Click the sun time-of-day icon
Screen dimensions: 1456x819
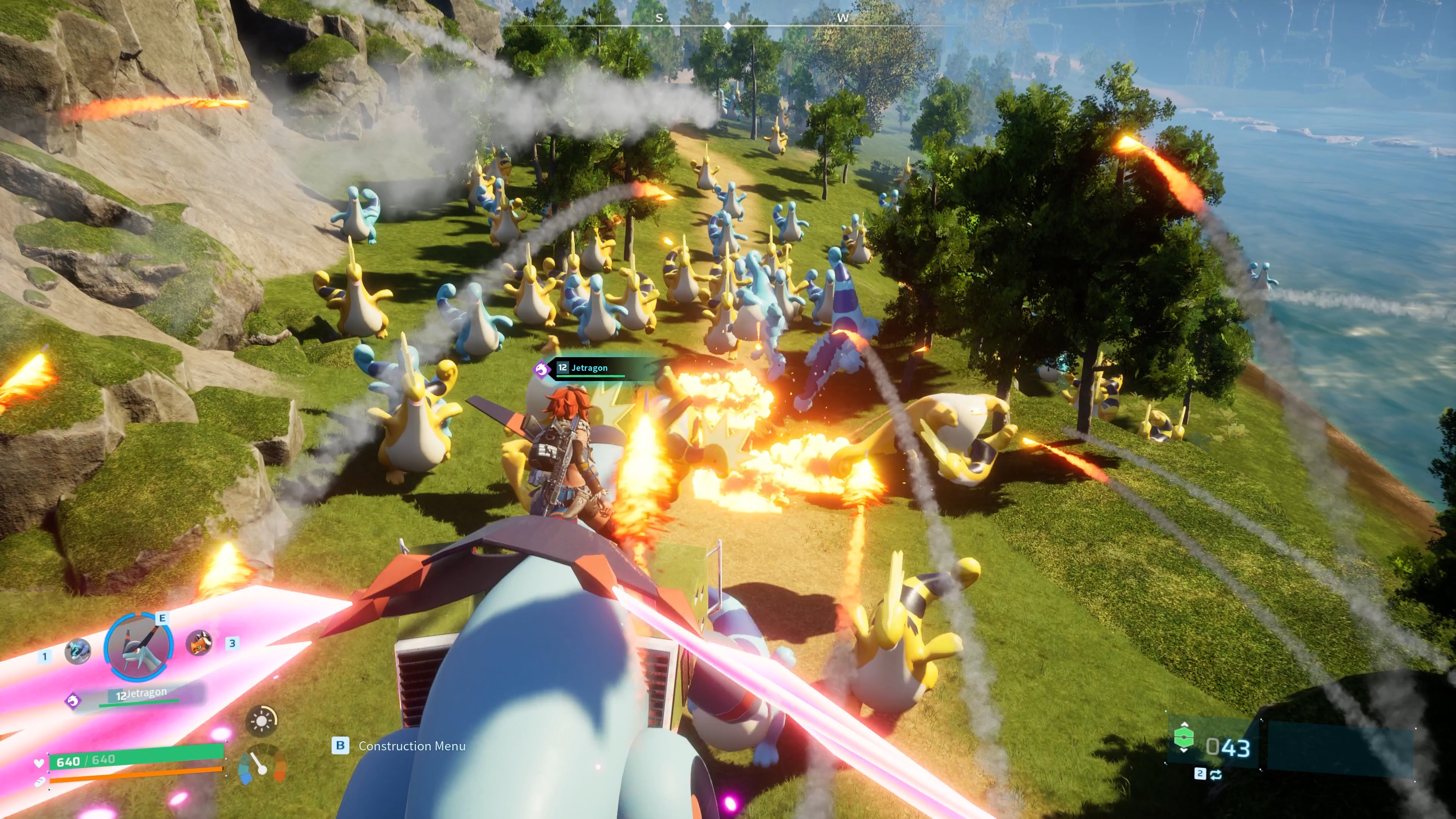[262, 721]
